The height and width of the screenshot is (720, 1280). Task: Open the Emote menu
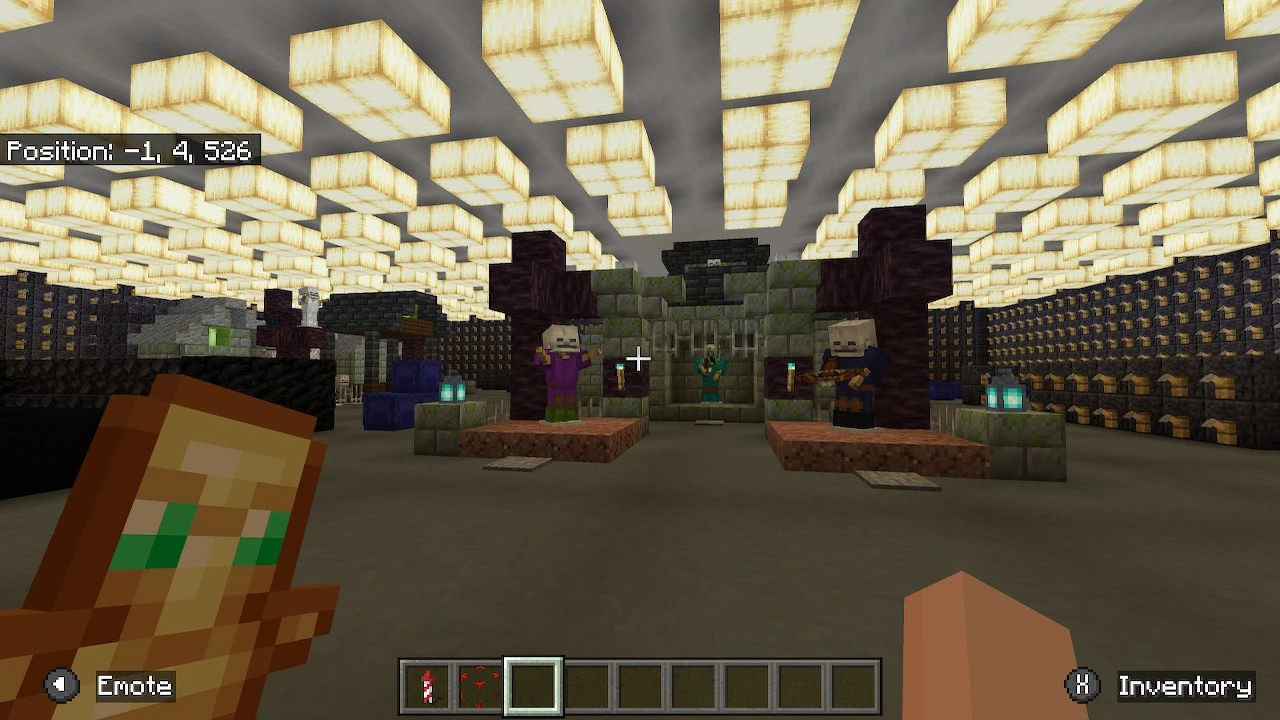133,686
